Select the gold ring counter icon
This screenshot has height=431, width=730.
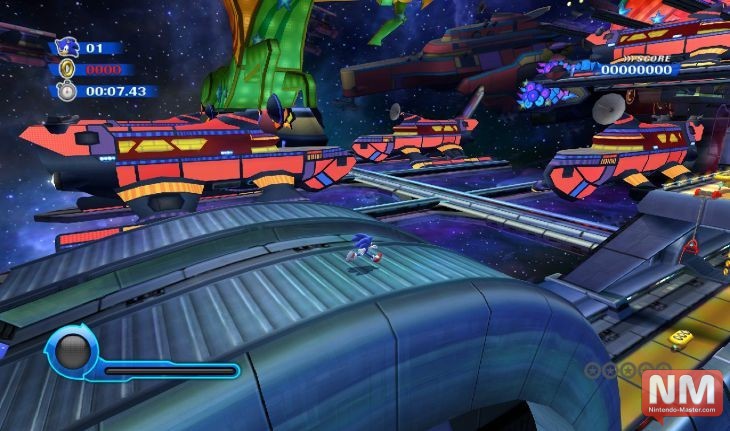pyautogui.click(x=68, y=70)
